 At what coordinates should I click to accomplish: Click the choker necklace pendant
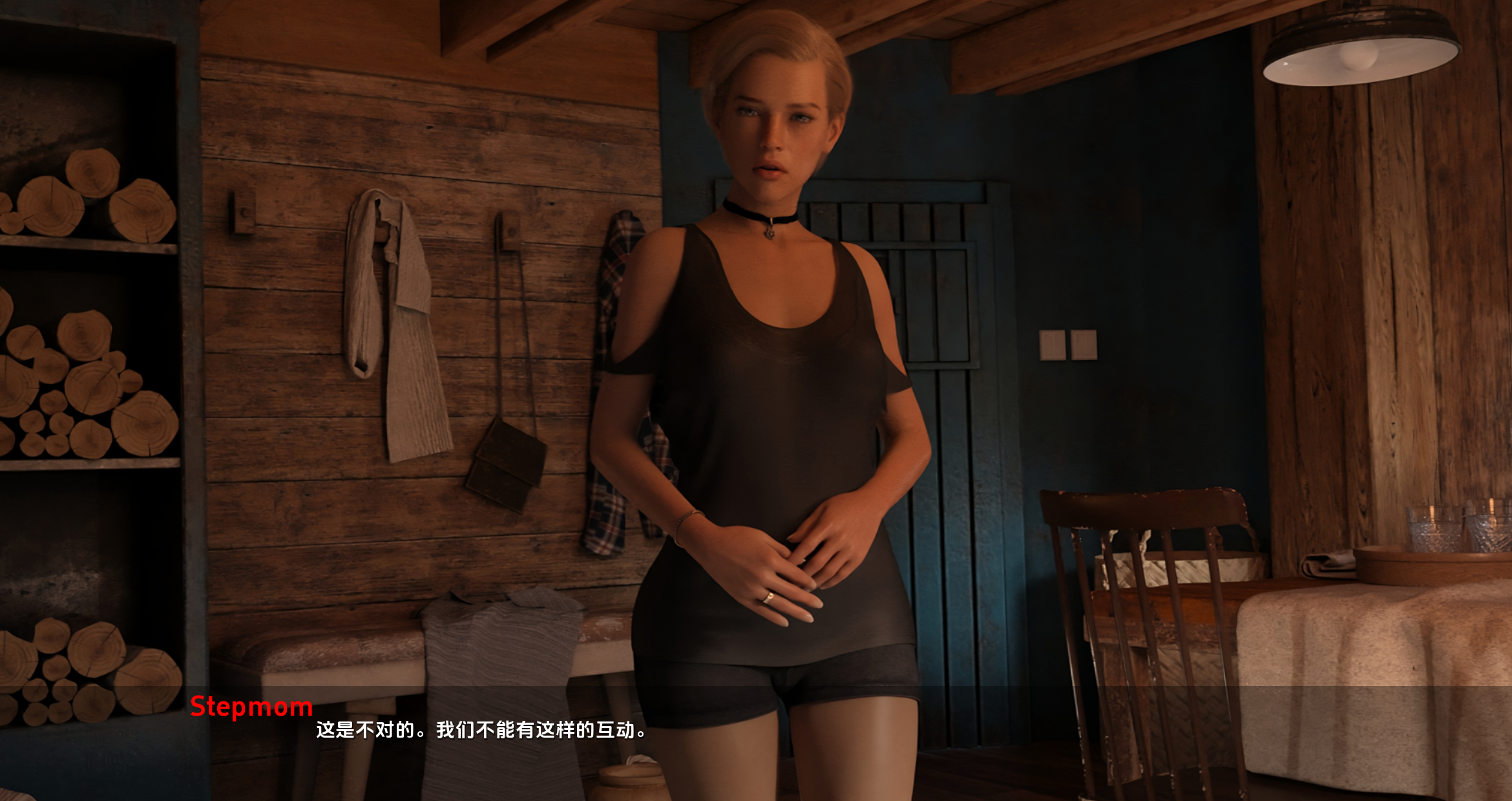coord(771,233)
